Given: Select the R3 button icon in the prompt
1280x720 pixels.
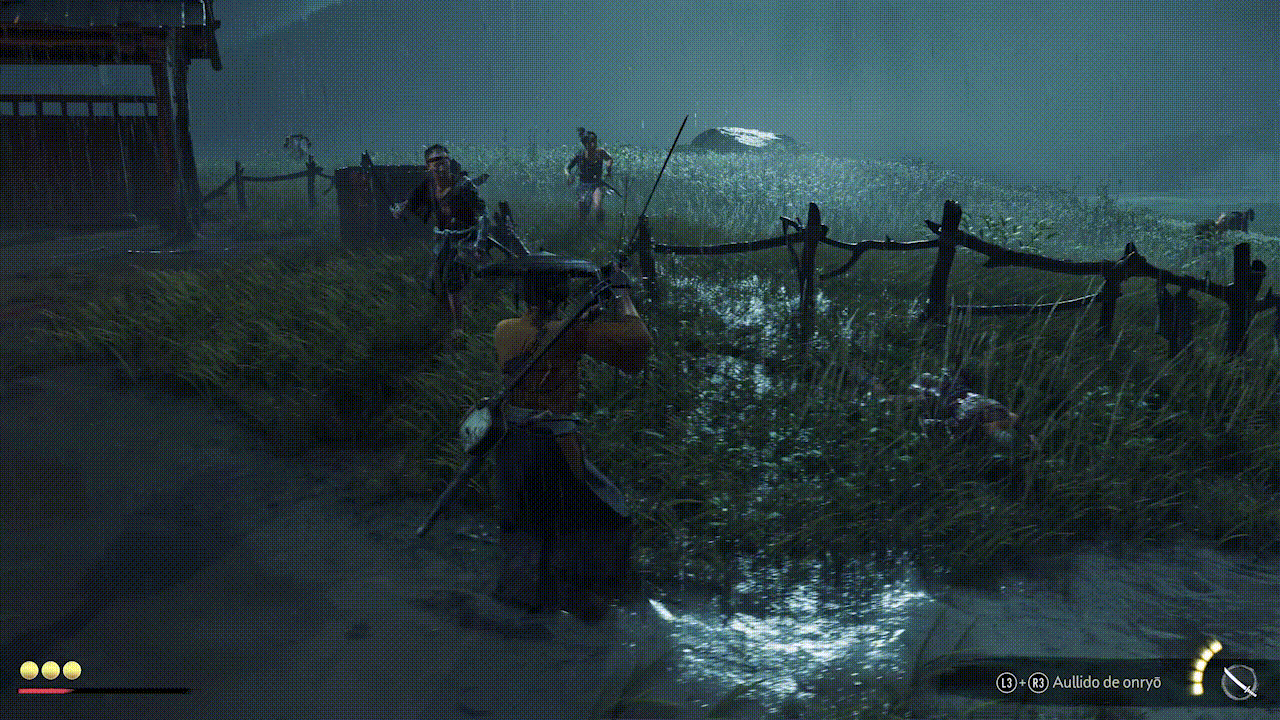Looking at the screenshot, I should 1039,682.
